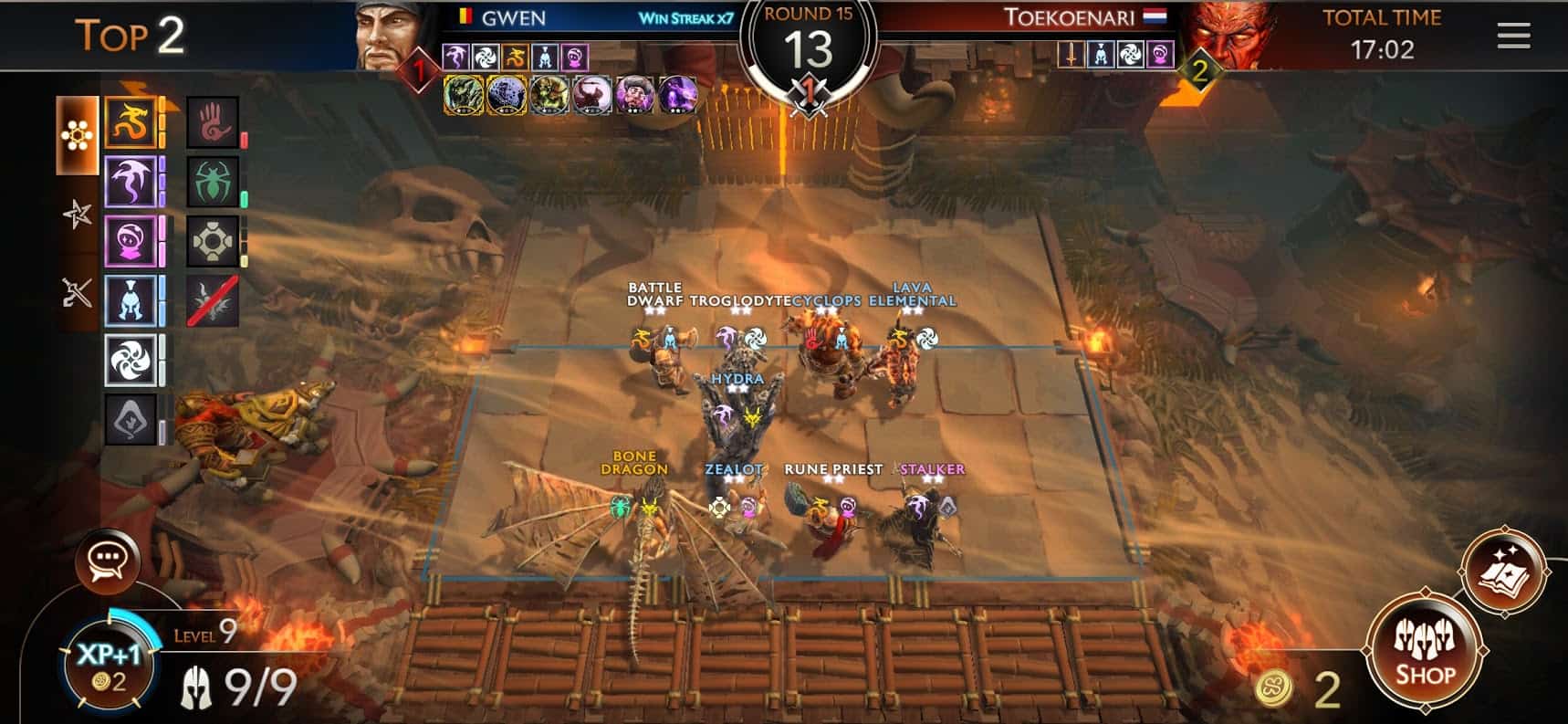Open the Shop
This screenshot has height=724, width=1568.
click(1424, 649)
